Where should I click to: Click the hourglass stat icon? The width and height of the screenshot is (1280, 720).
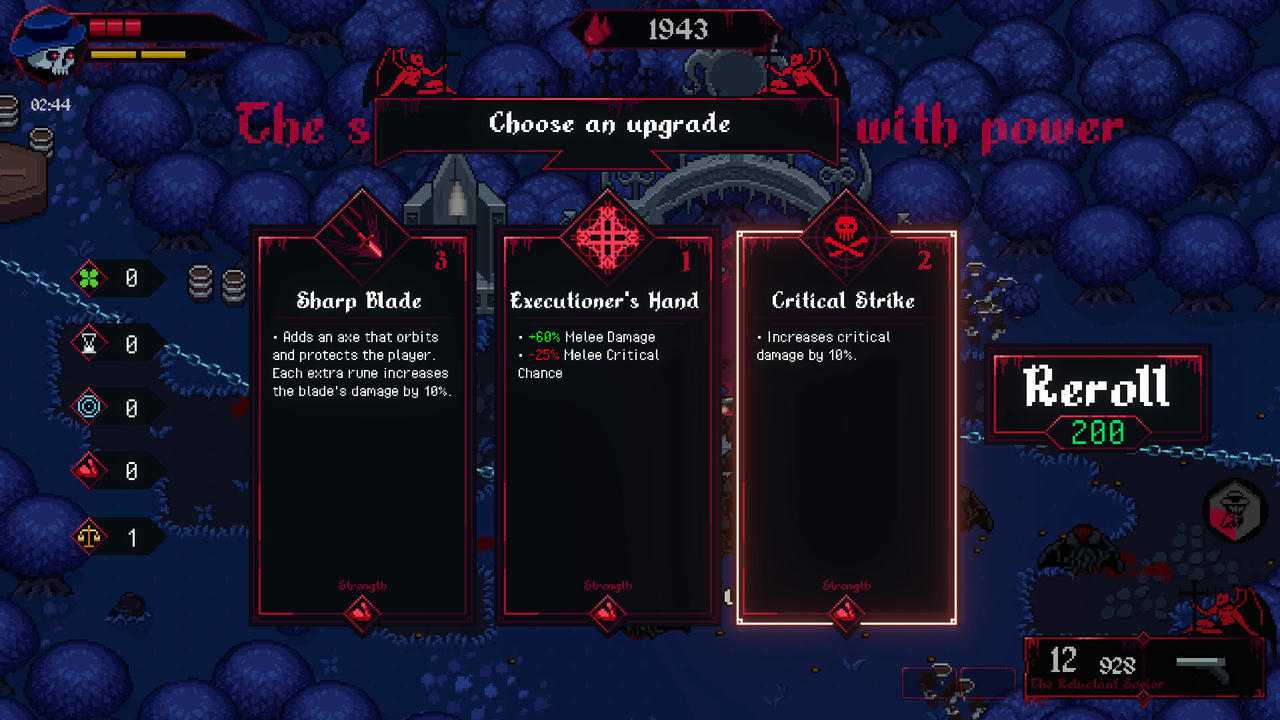pos(91,343)
